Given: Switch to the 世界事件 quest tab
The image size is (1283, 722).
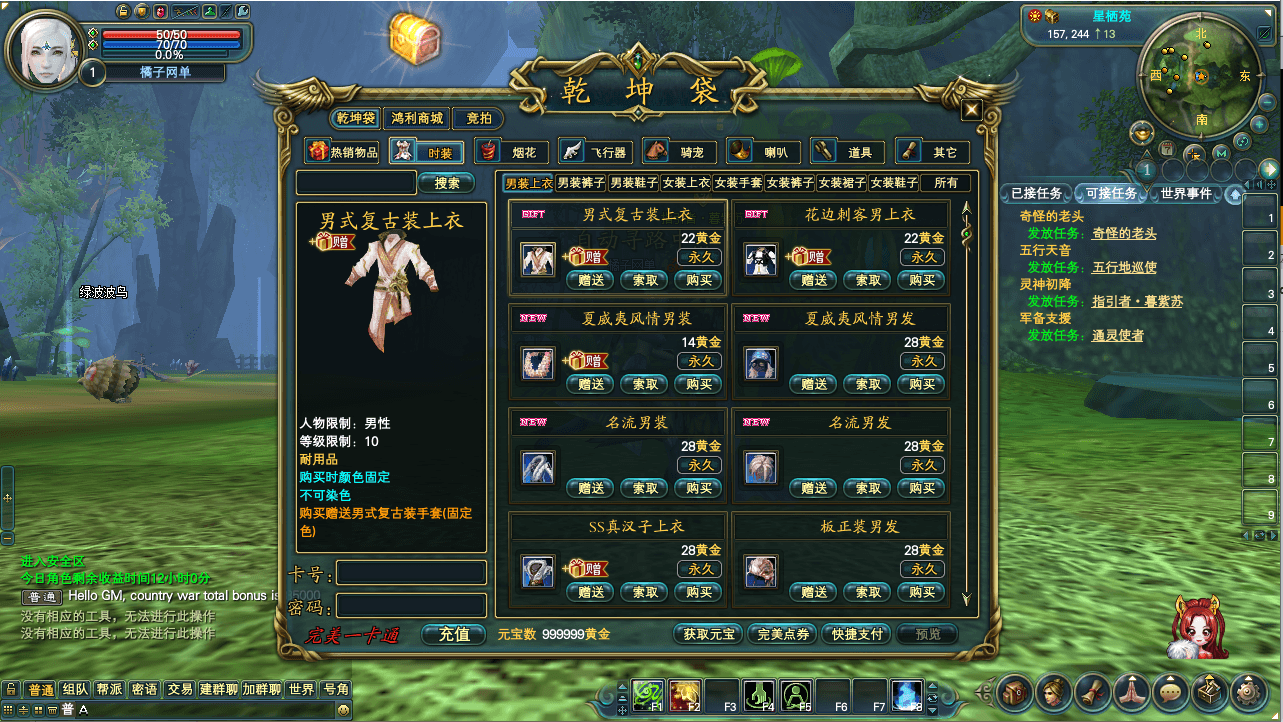Looking at the screenshot, I should pyautogui.click(x=1186, y=193).
